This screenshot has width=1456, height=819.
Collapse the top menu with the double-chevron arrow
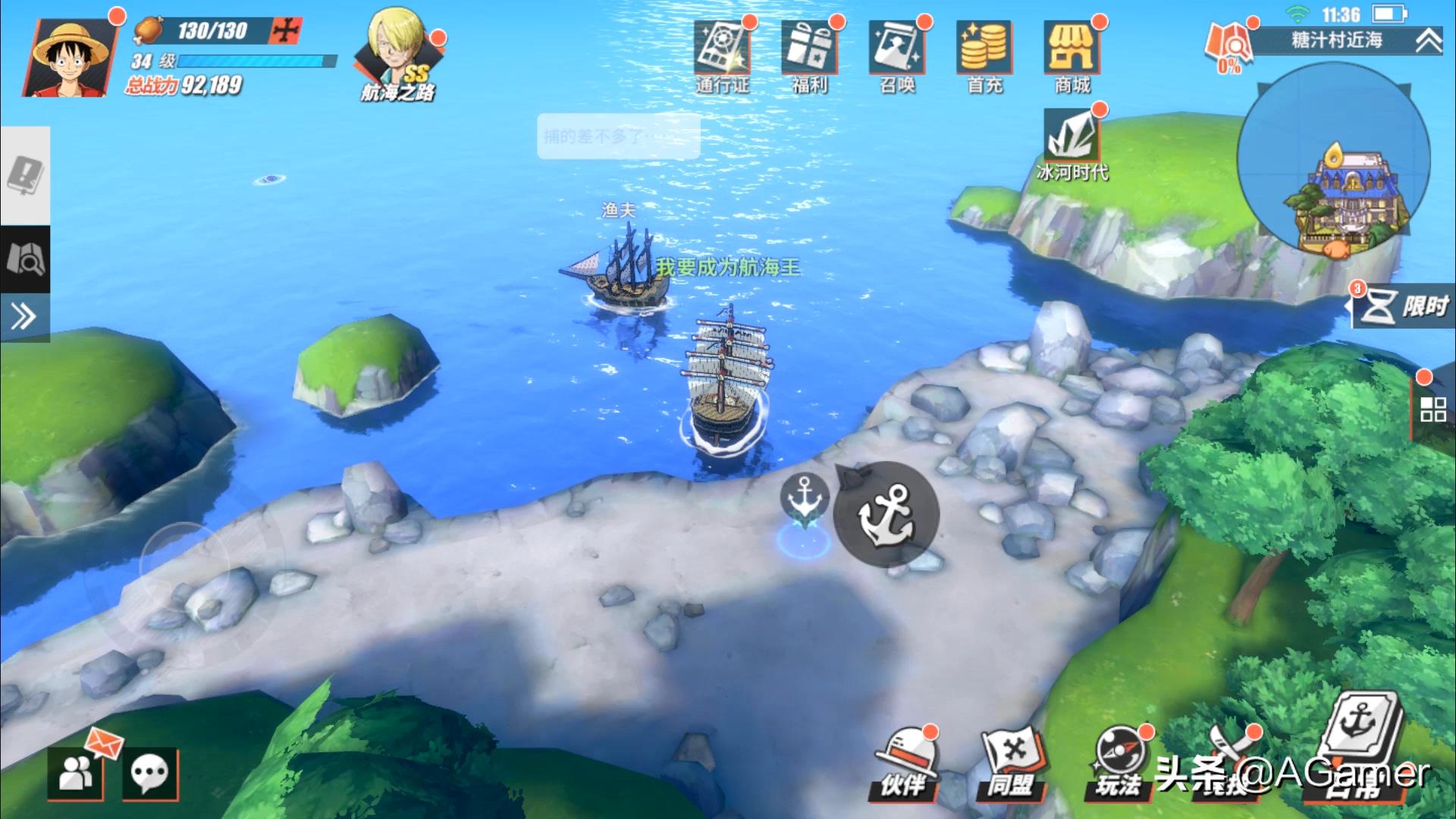(1429, 41)
